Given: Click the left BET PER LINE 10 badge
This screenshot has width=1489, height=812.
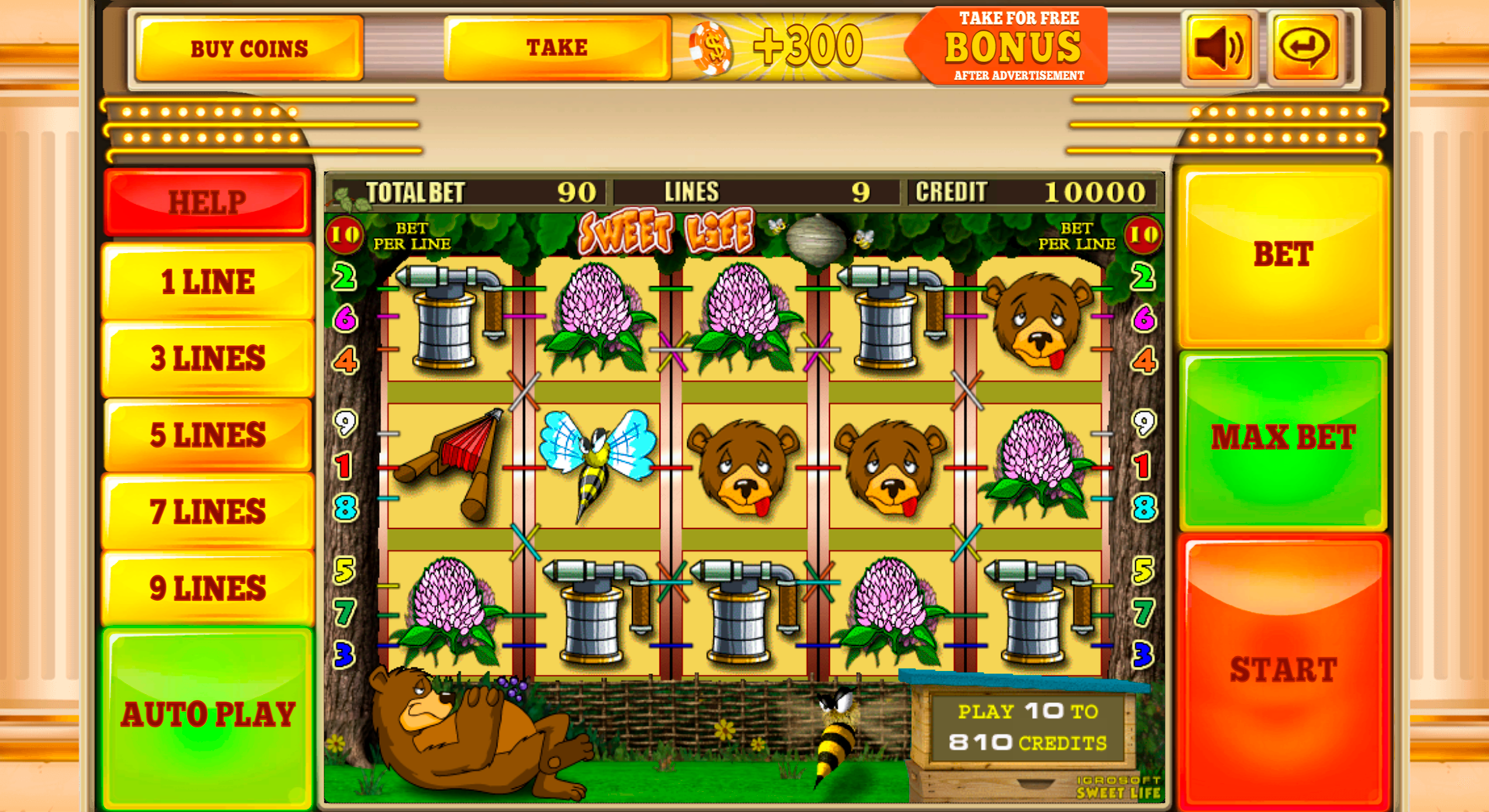Looking at the screenshot, I should [x=345, y=233].
